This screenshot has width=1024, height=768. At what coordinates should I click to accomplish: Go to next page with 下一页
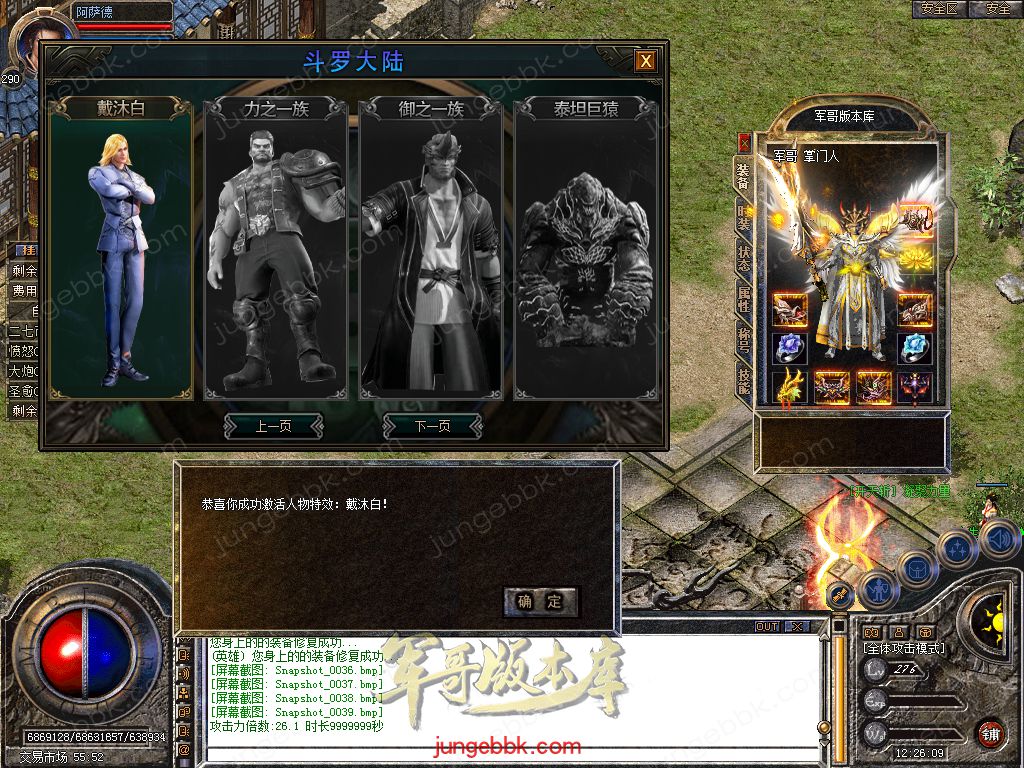pos(432,426)
